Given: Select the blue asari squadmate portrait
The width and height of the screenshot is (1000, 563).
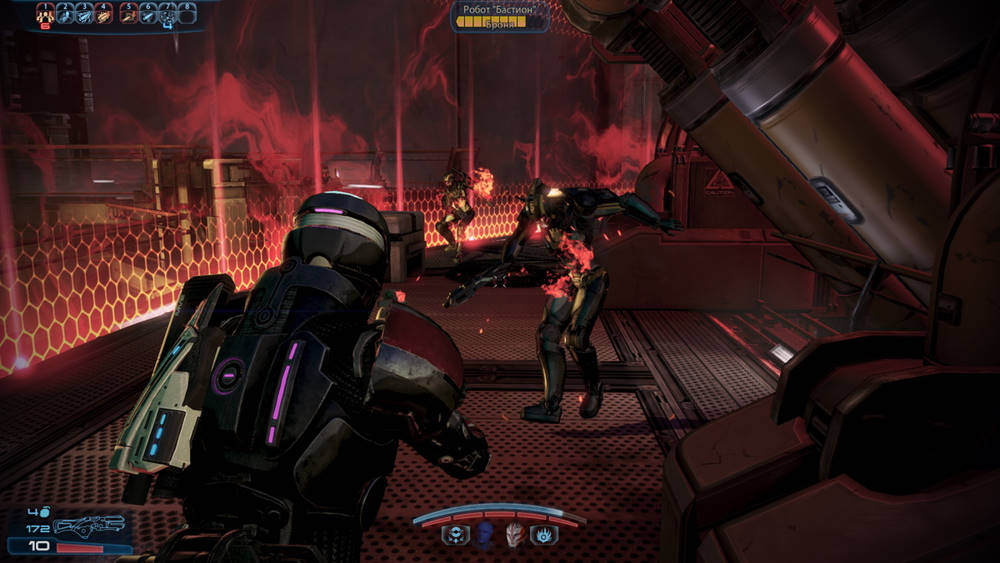Looking at the screenshot, I should 485,535.
